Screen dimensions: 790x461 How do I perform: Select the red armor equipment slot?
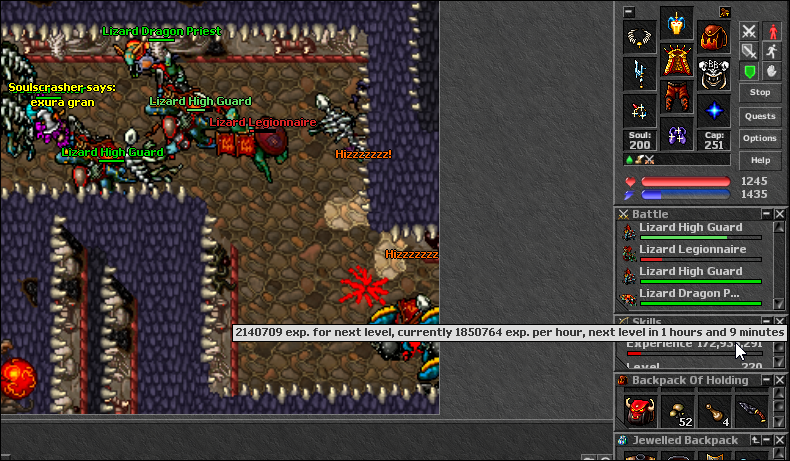tap(676, 61)
